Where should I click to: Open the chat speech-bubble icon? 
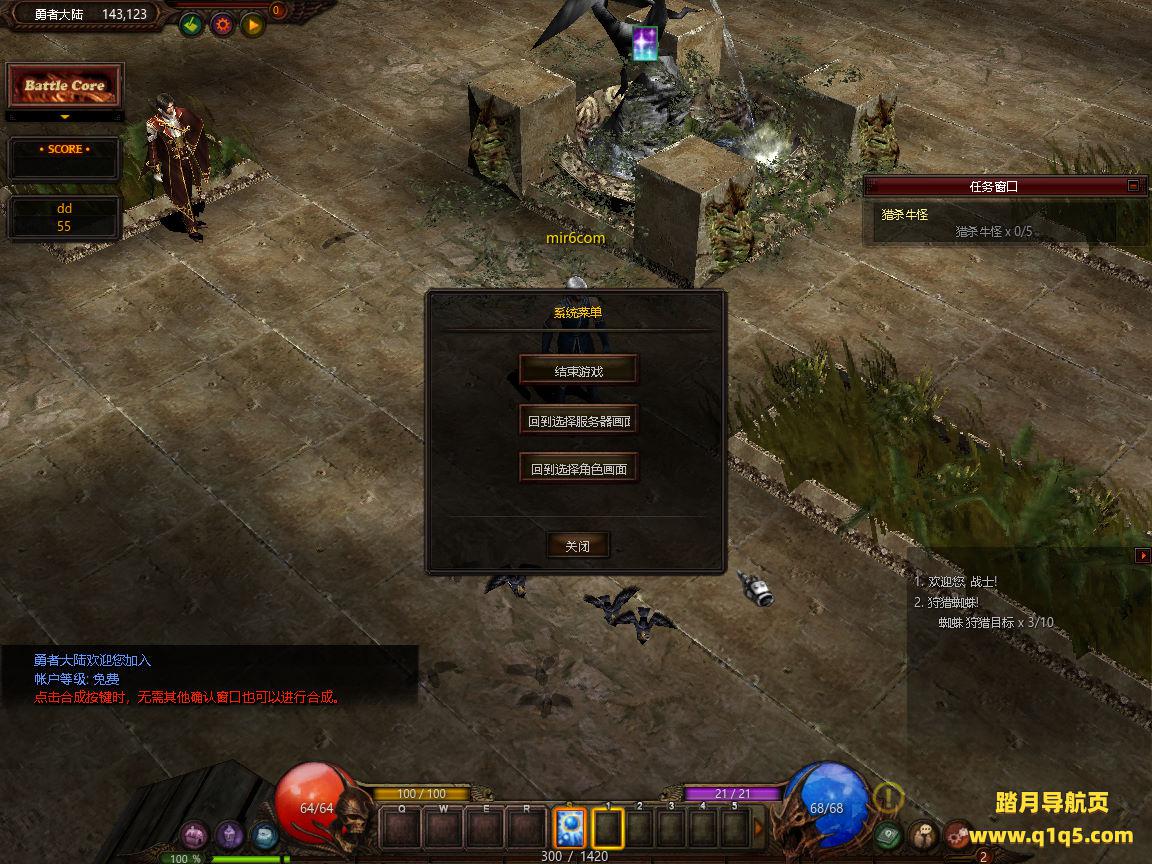coord(924,833)
